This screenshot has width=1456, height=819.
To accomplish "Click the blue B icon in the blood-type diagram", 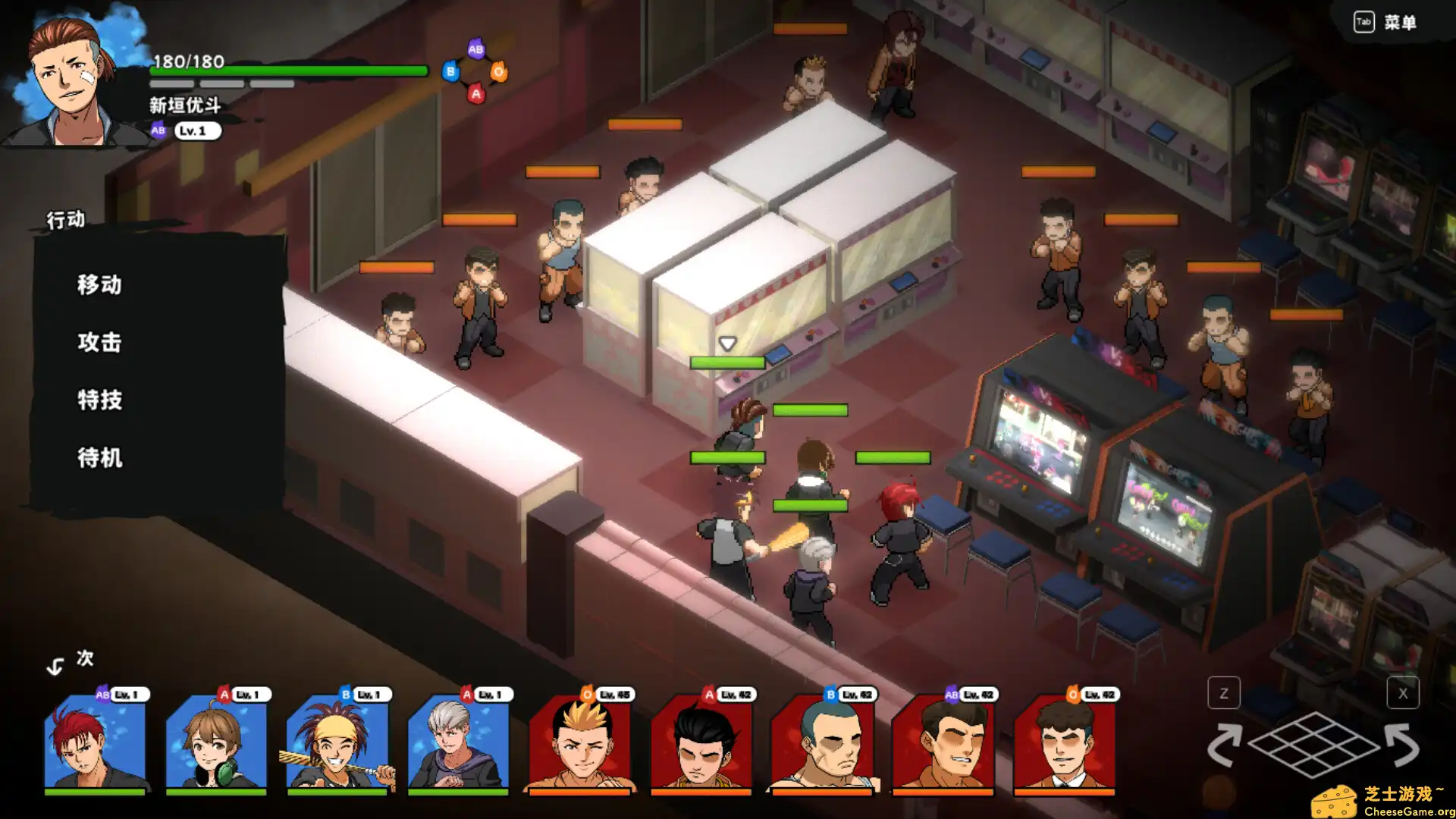I will pyautogui.click(x=450, y=72).
